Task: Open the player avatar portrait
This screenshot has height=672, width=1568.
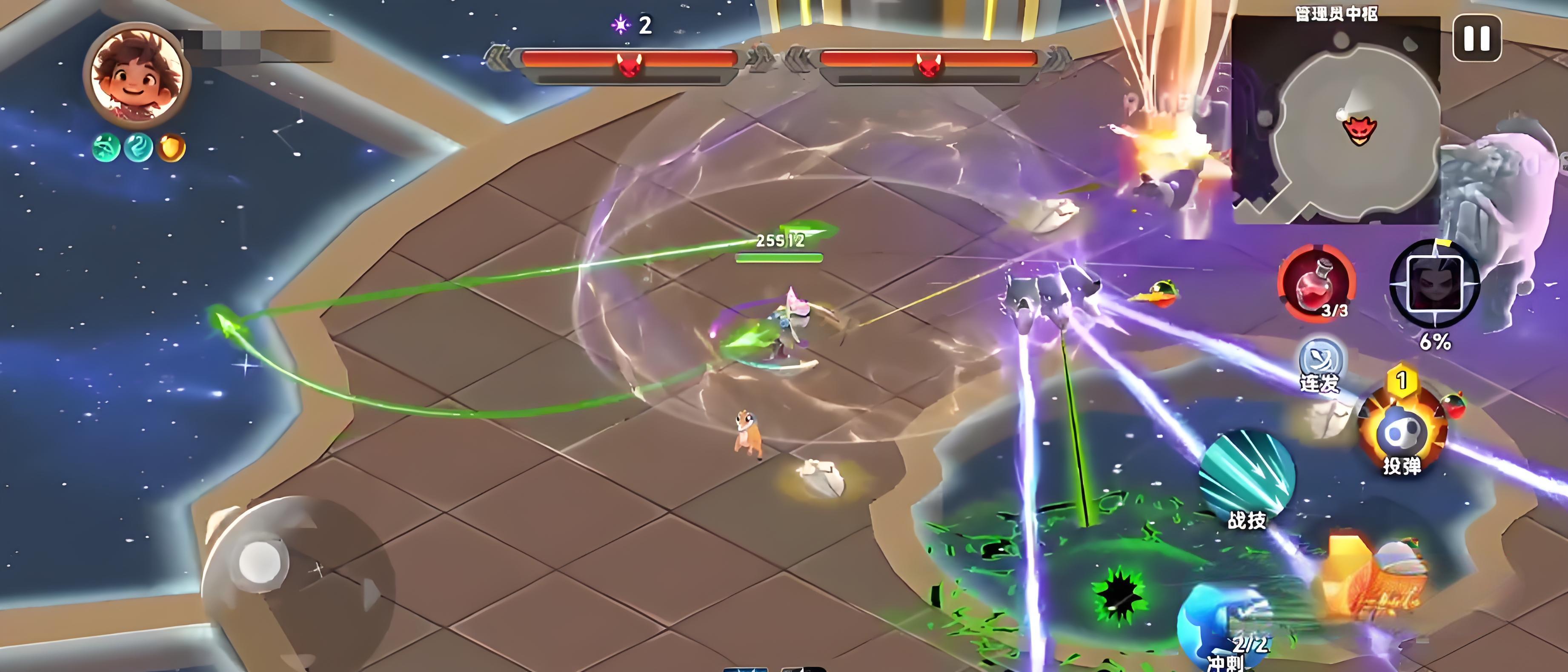Action: click(137, 76)
